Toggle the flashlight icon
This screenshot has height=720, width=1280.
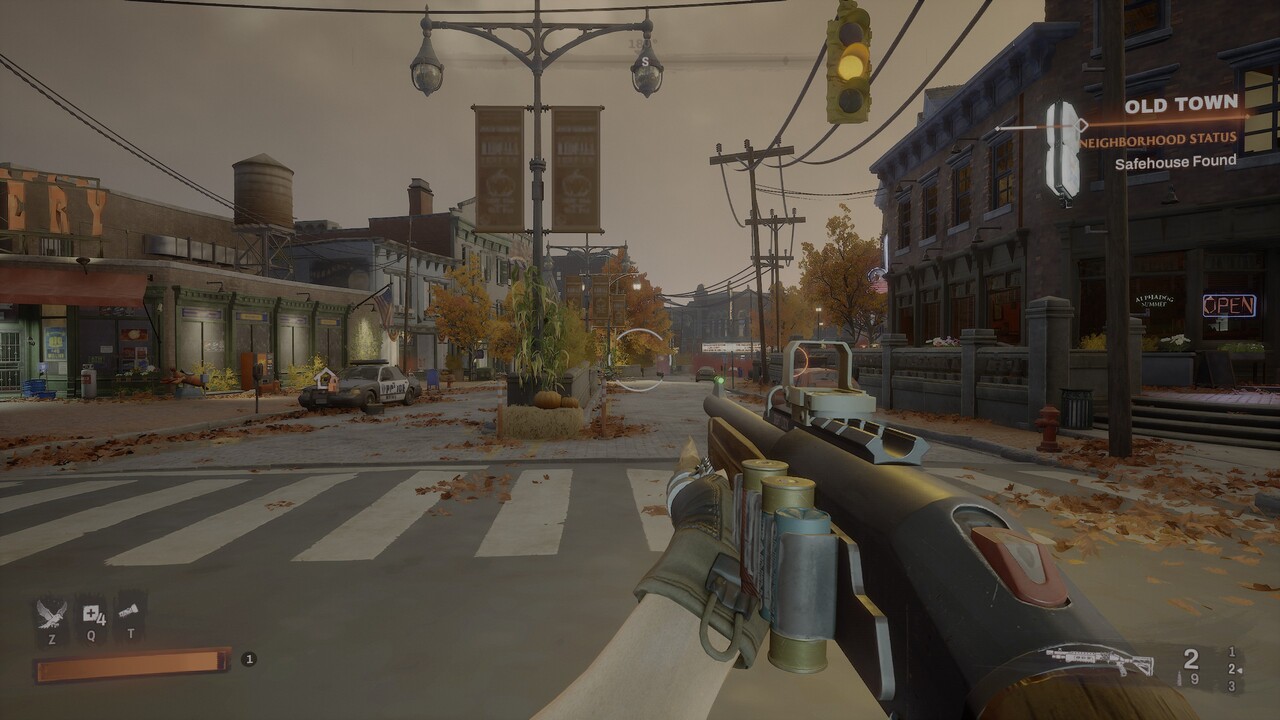click(128, 610)
